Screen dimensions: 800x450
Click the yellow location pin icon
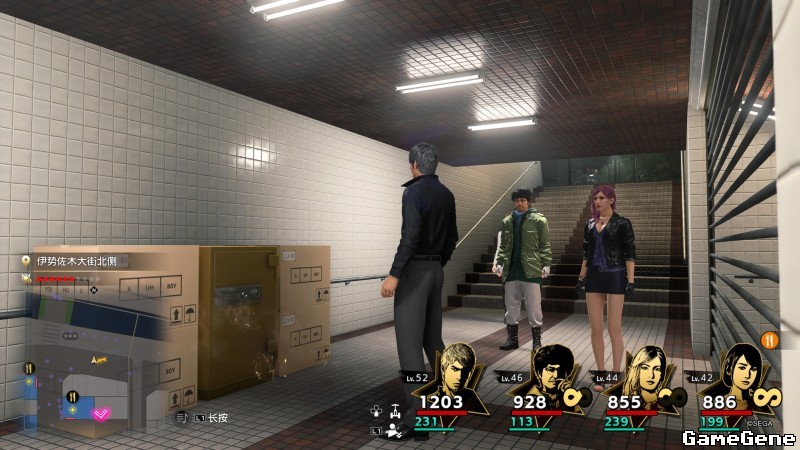[27, 261]
